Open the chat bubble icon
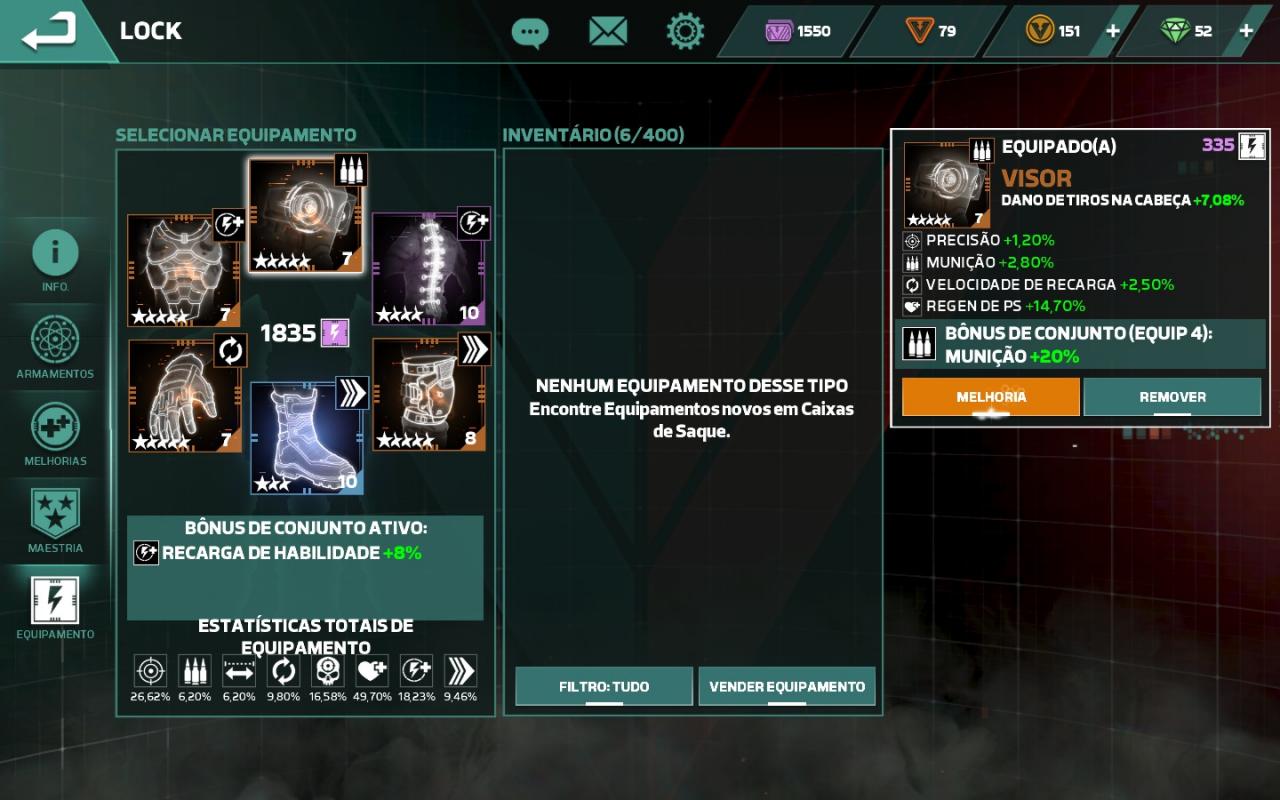This screenshot has height=800, width=1280. pos(529,32)
